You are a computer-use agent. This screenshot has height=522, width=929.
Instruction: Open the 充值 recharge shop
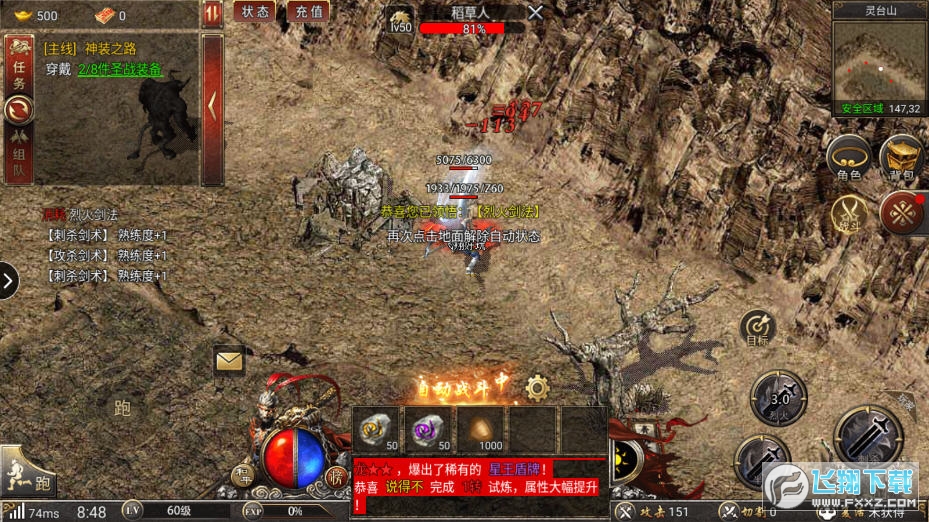[309, 12]
